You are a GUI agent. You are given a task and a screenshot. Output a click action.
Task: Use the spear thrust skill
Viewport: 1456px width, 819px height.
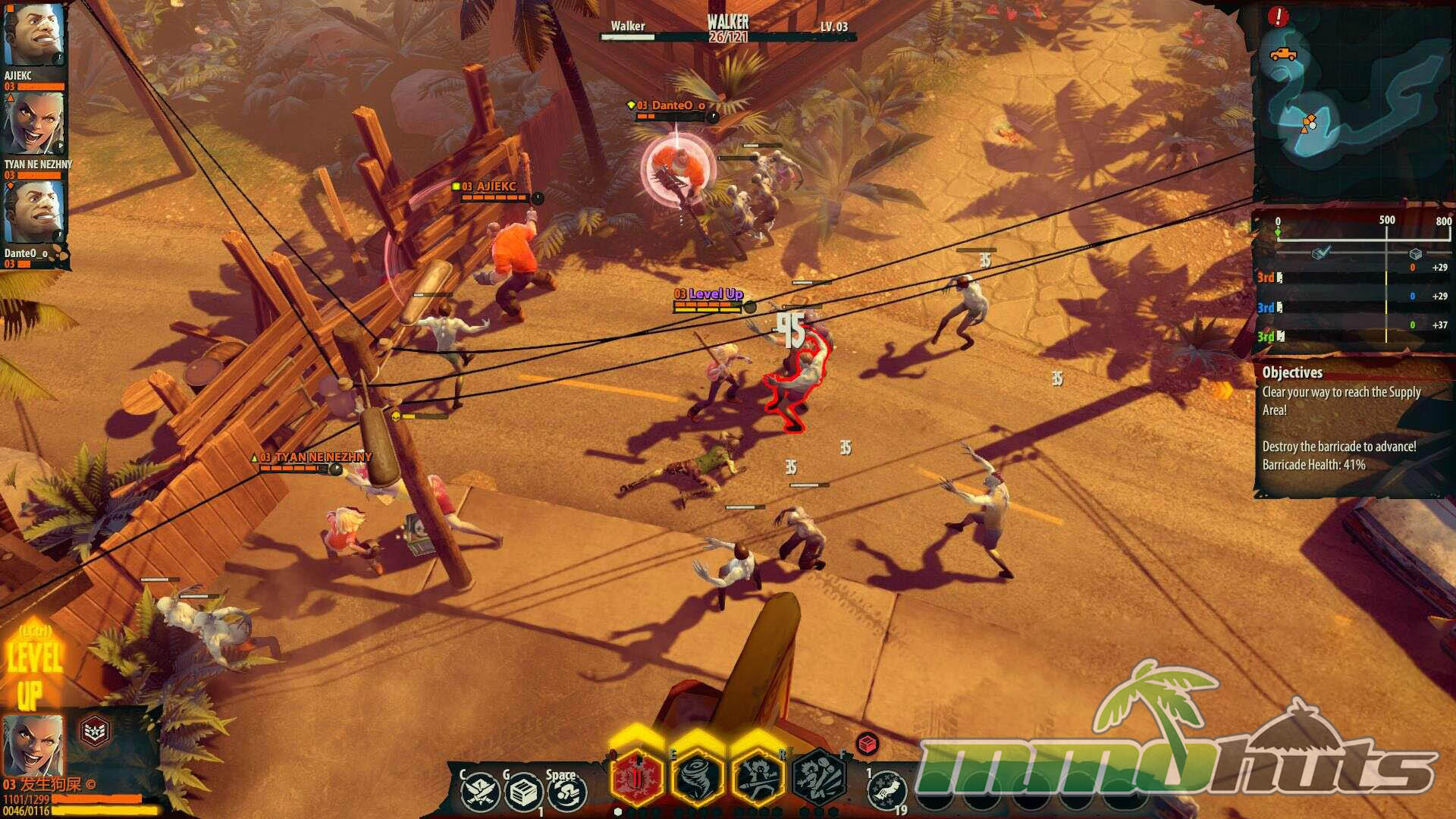[757, 777]
